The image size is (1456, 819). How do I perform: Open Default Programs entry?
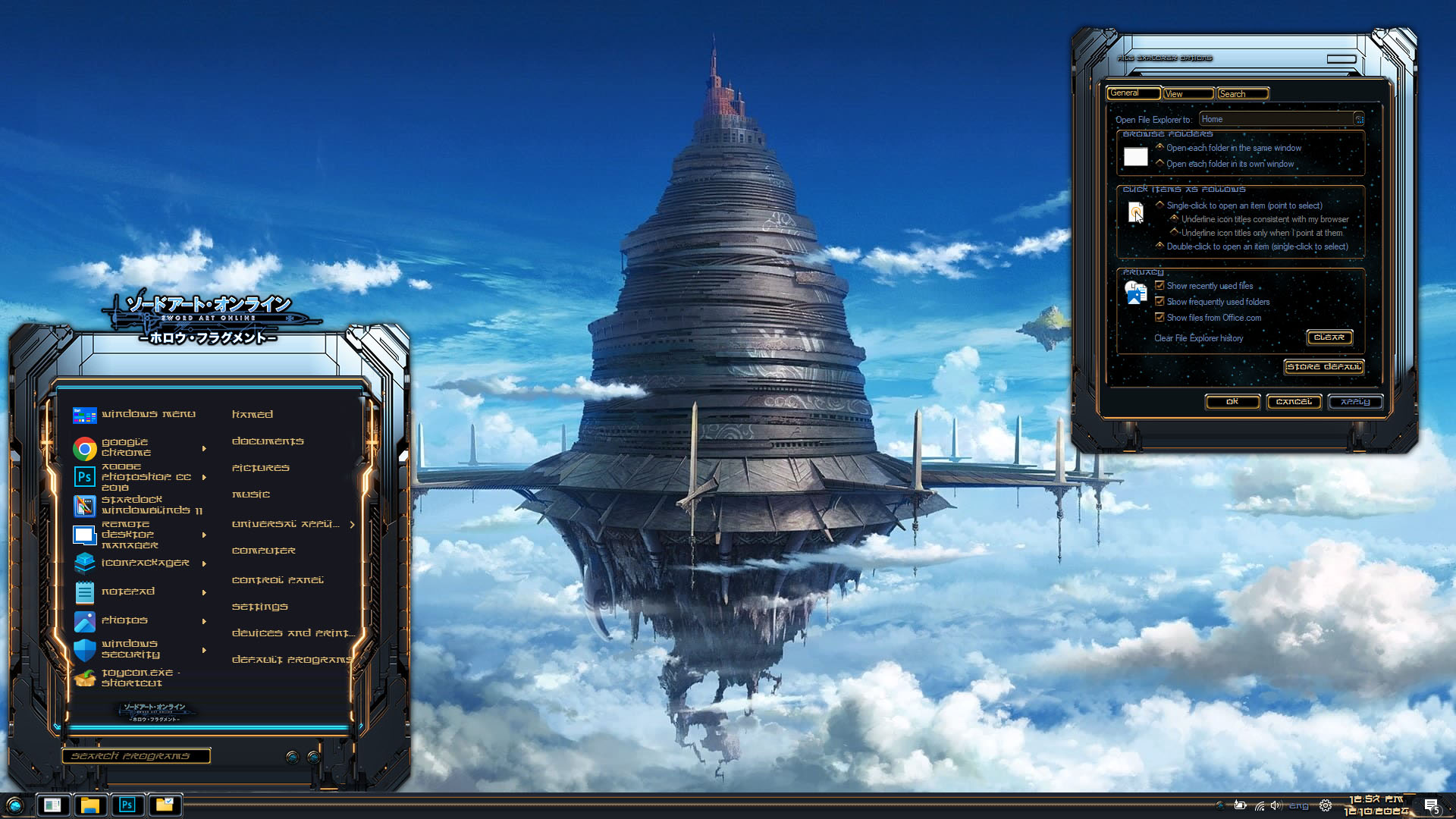(x=291, y=660)
